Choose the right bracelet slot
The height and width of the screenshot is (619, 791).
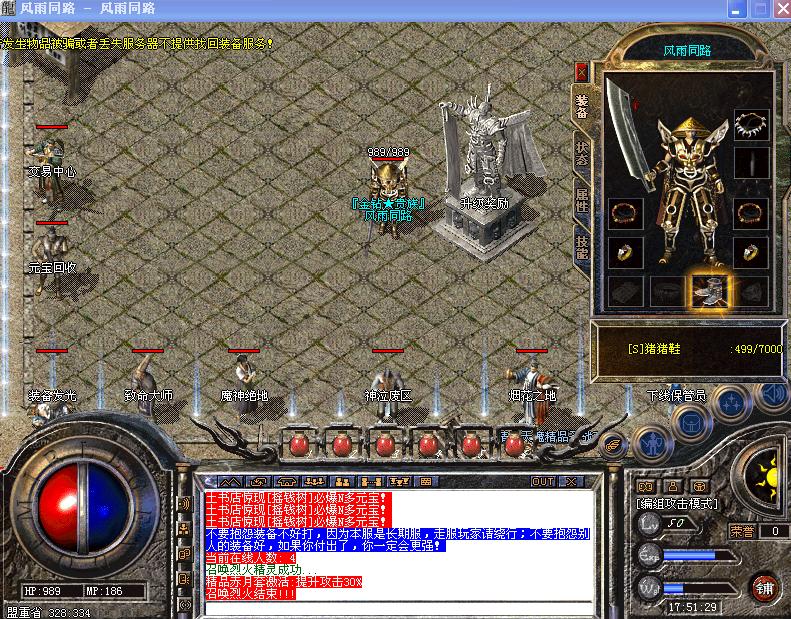click(751, 213)
